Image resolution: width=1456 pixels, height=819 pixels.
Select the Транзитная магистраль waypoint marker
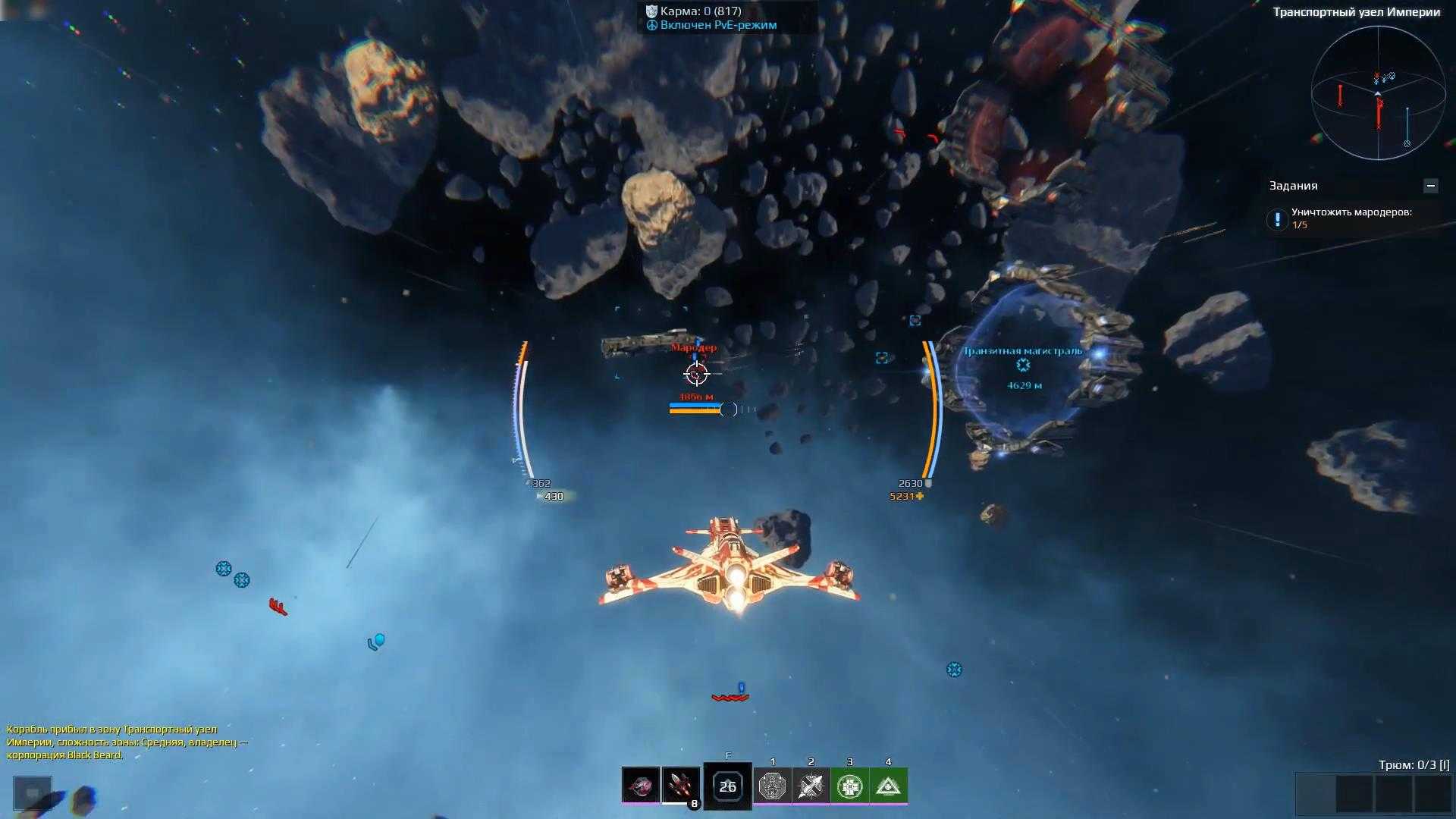(1023, 366)
